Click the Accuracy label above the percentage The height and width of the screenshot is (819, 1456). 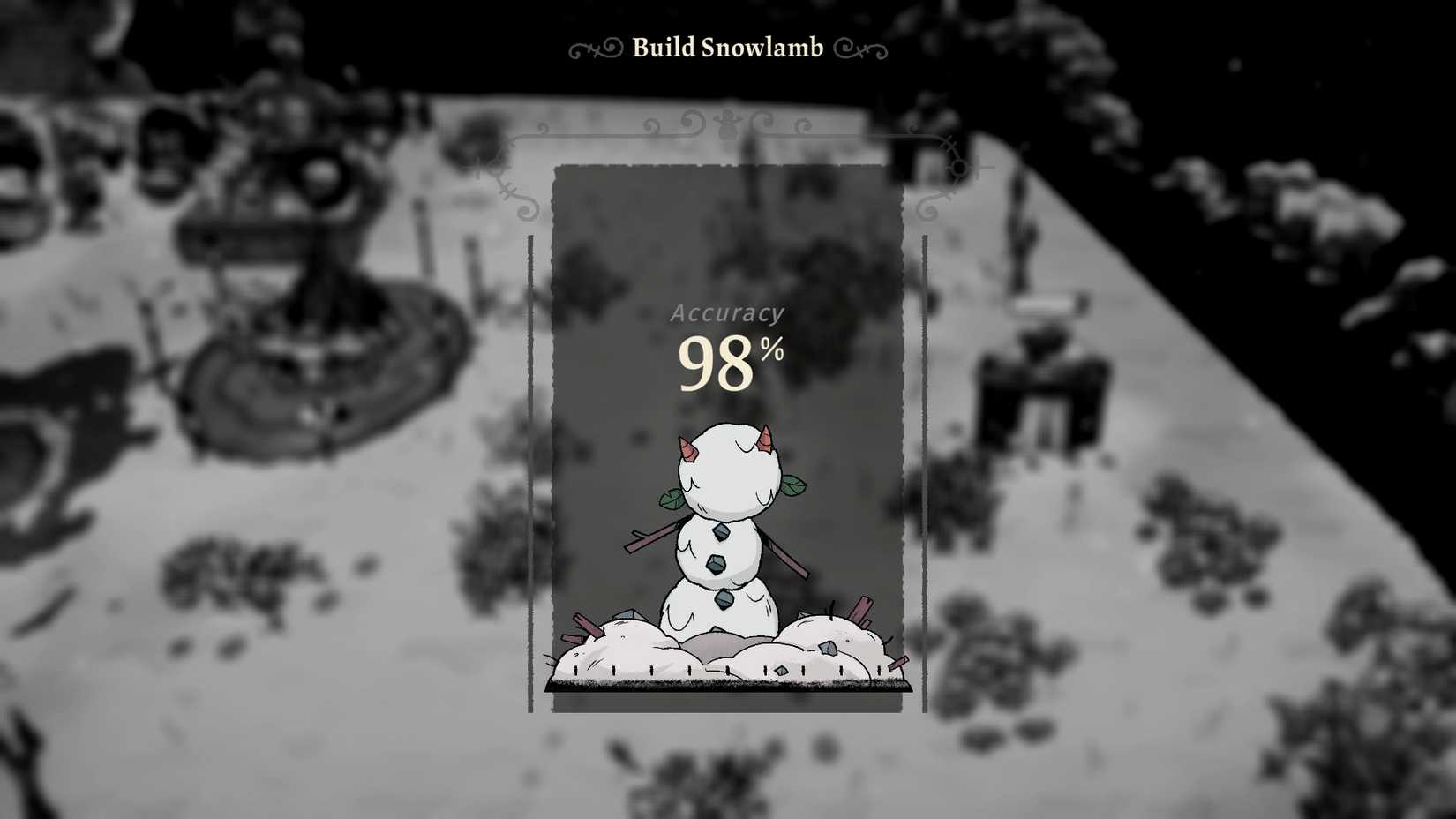(729, 312)
